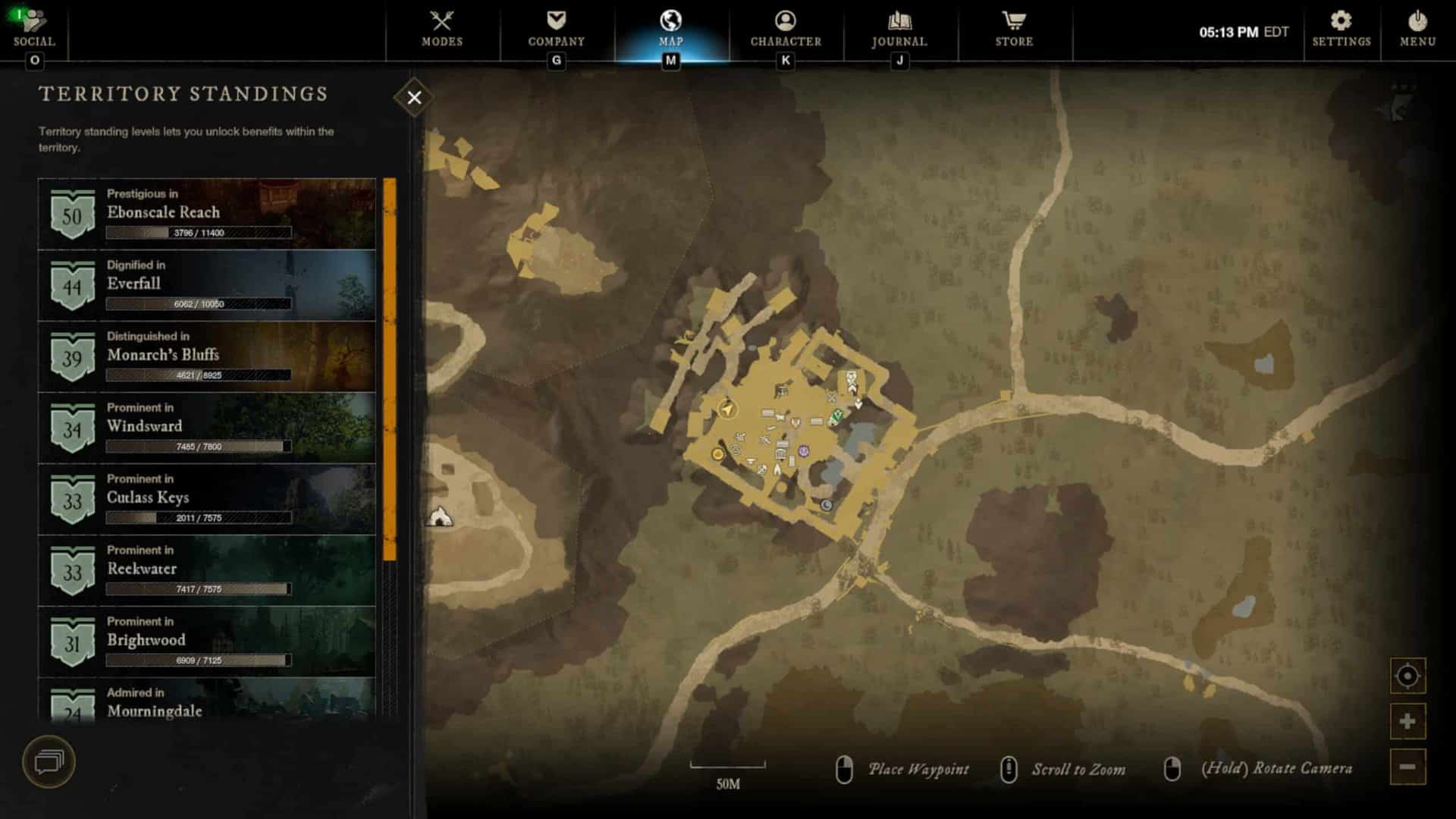Open the Modes menu
The width and height of the screenshot is (1456, 819).
pos(444,30)
